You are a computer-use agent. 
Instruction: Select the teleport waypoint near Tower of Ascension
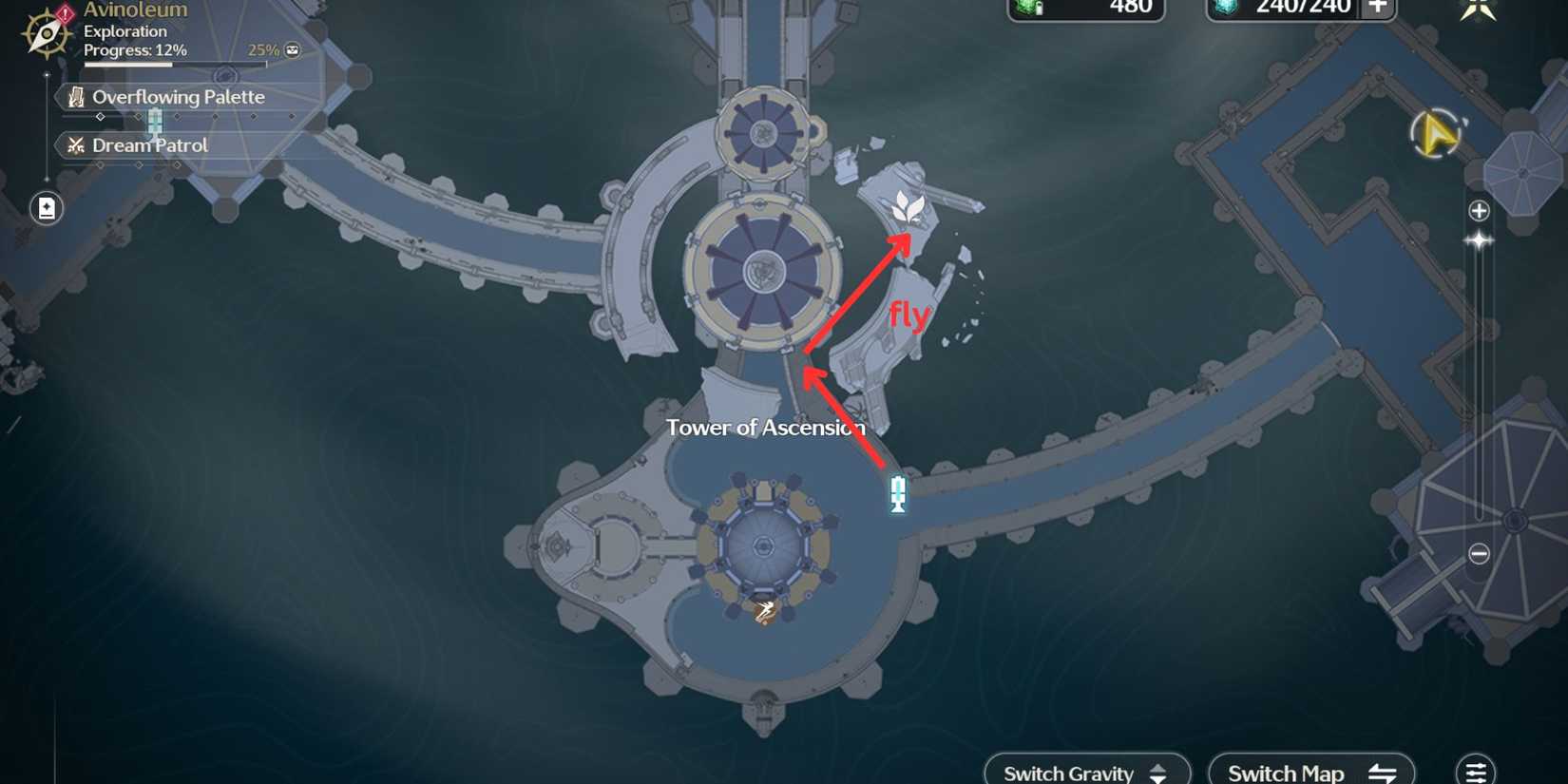(x=897, y=495)
